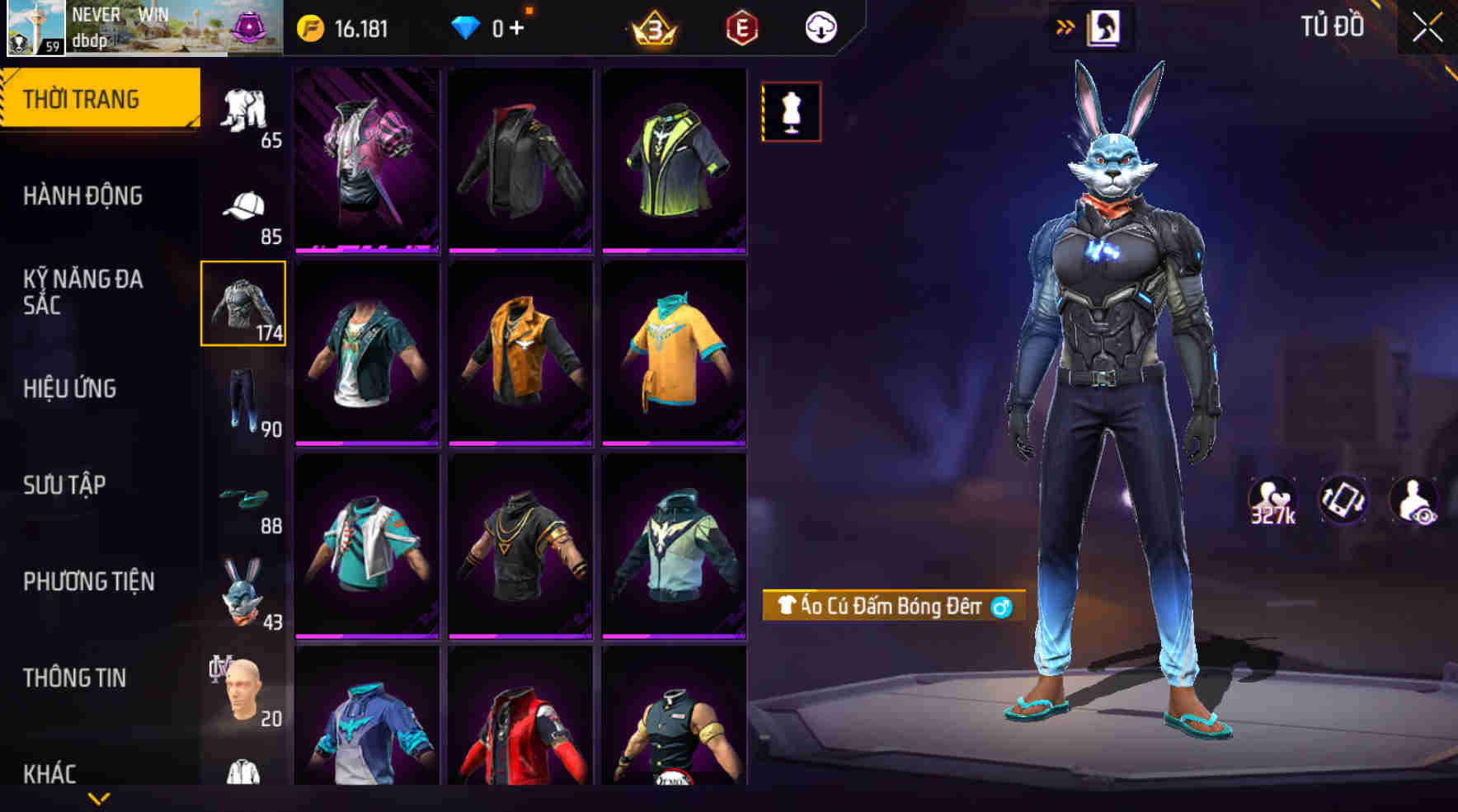
Task: Switch to the HÀNH ĐỘNG tab
Action: (82, 196)
